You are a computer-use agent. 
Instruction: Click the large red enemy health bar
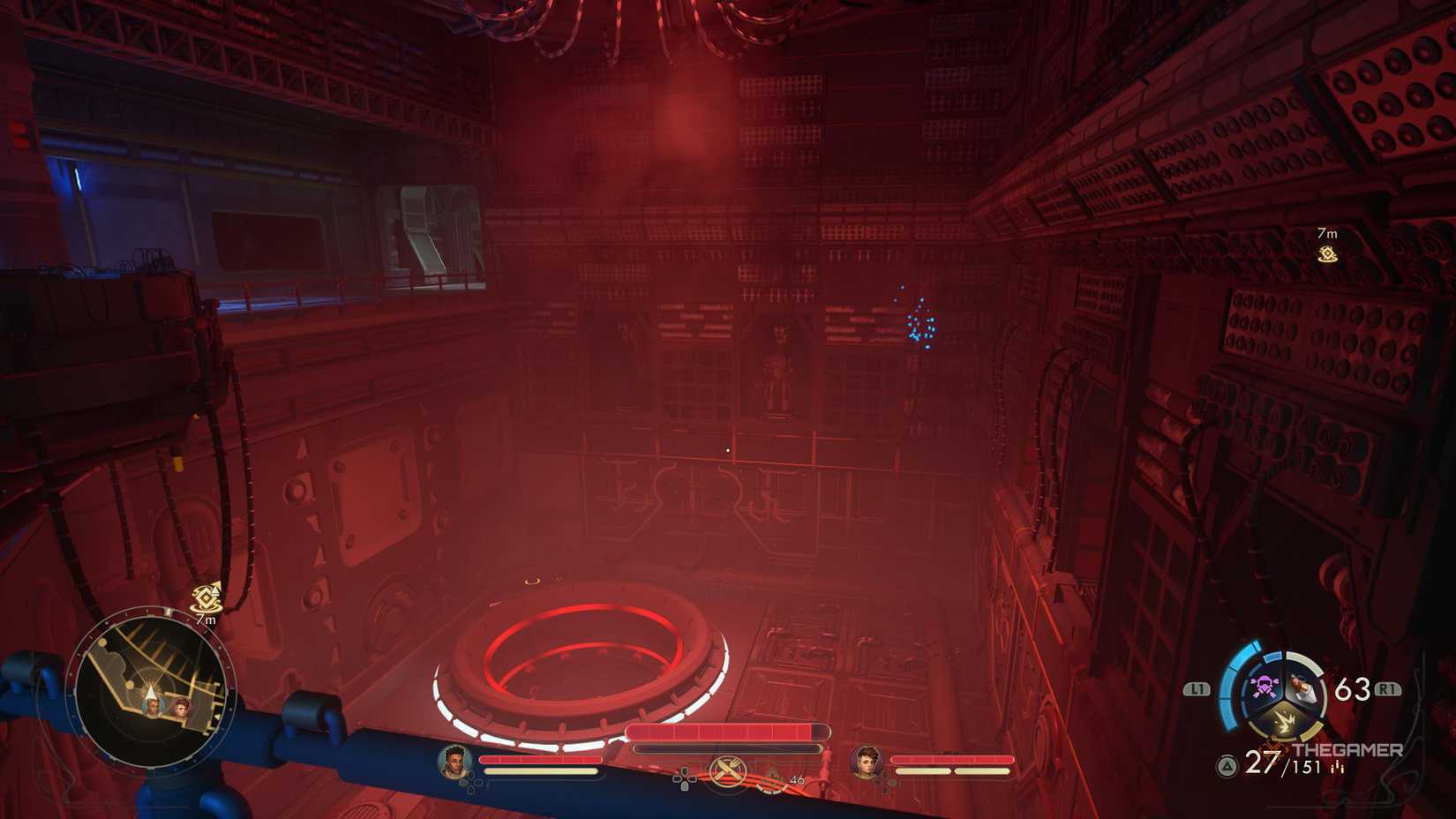pos(727,730)
